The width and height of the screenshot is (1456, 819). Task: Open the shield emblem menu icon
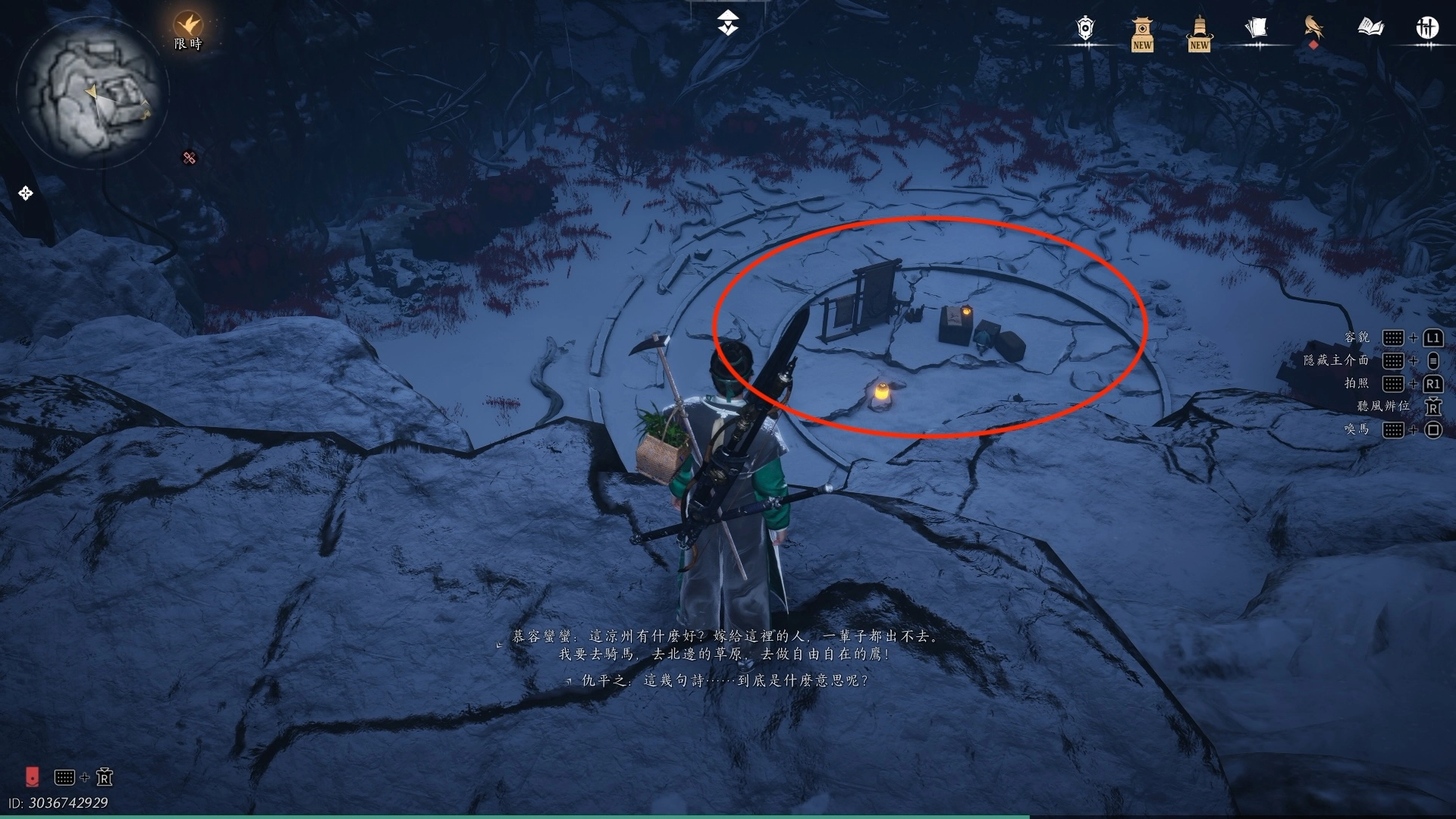click(1086, 29)
